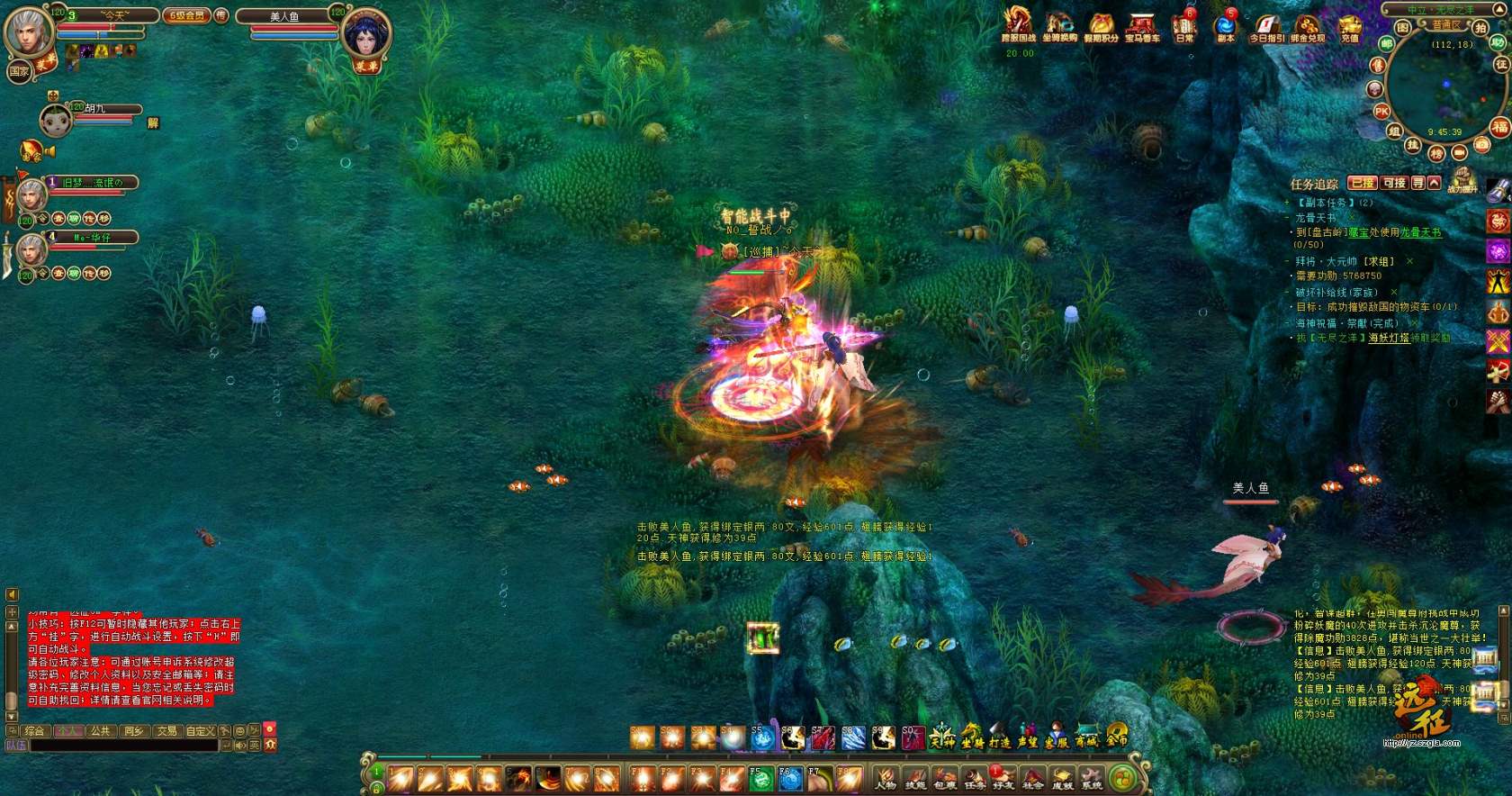Open the 包裹 bag menu
This screenshot has width=1512, height=796.
944,777
